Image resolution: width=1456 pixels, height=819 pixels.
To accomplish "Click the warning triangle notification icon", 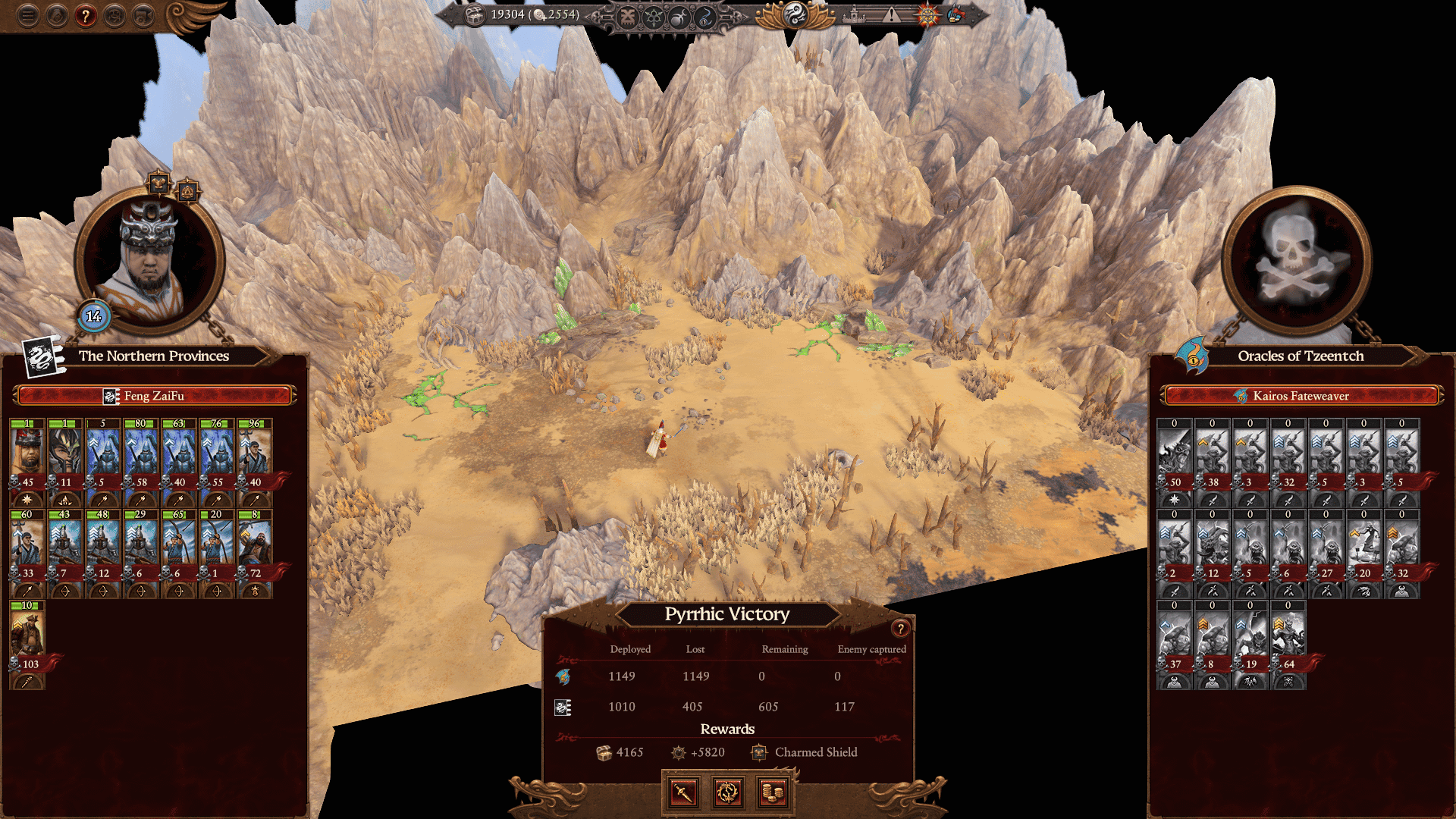I will pyautogui.click(x=891, y=14).
